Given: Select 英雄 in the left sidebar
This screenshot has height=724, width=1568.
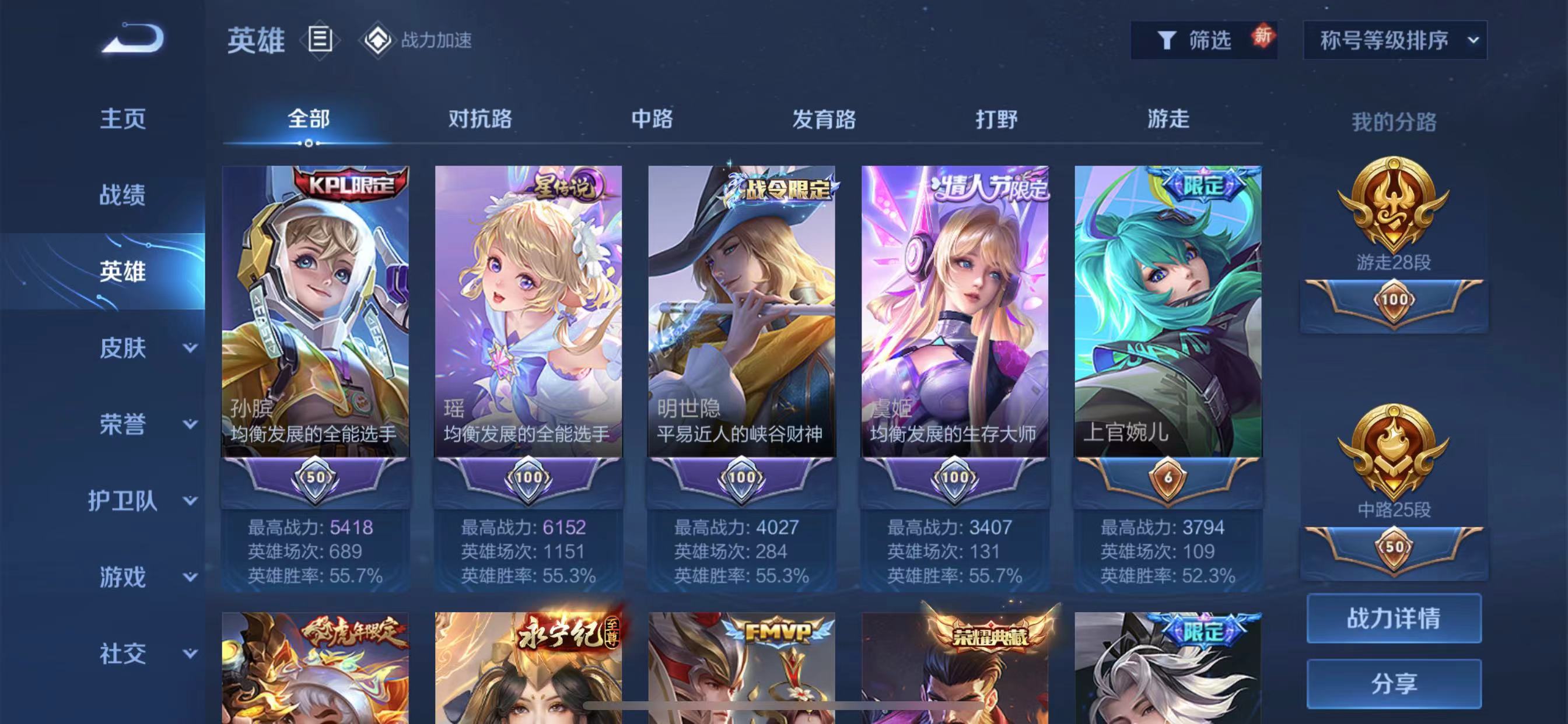Looking at the screenshot, I should (124, 272).
